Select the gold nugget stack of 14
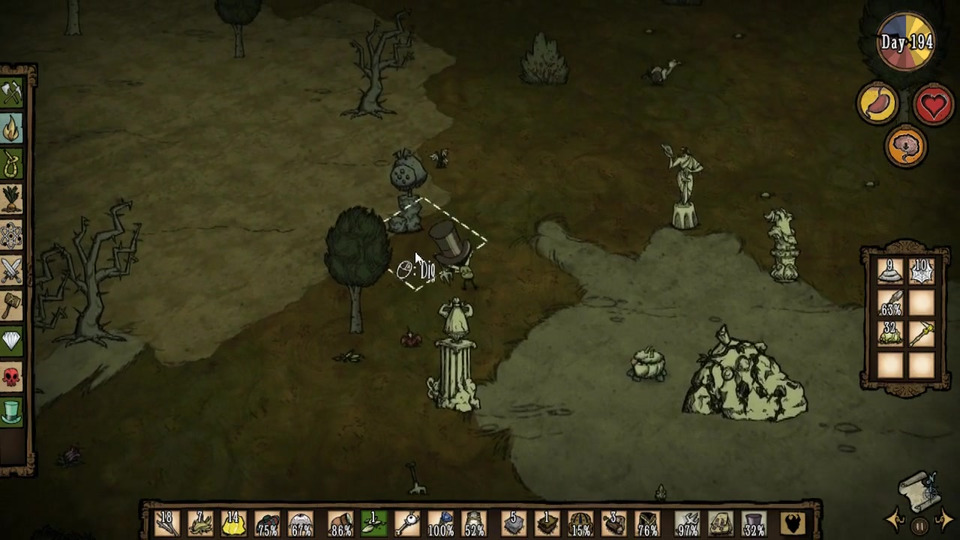The width and height of the screenshot is (960, 540). click(x=233, y=523)
